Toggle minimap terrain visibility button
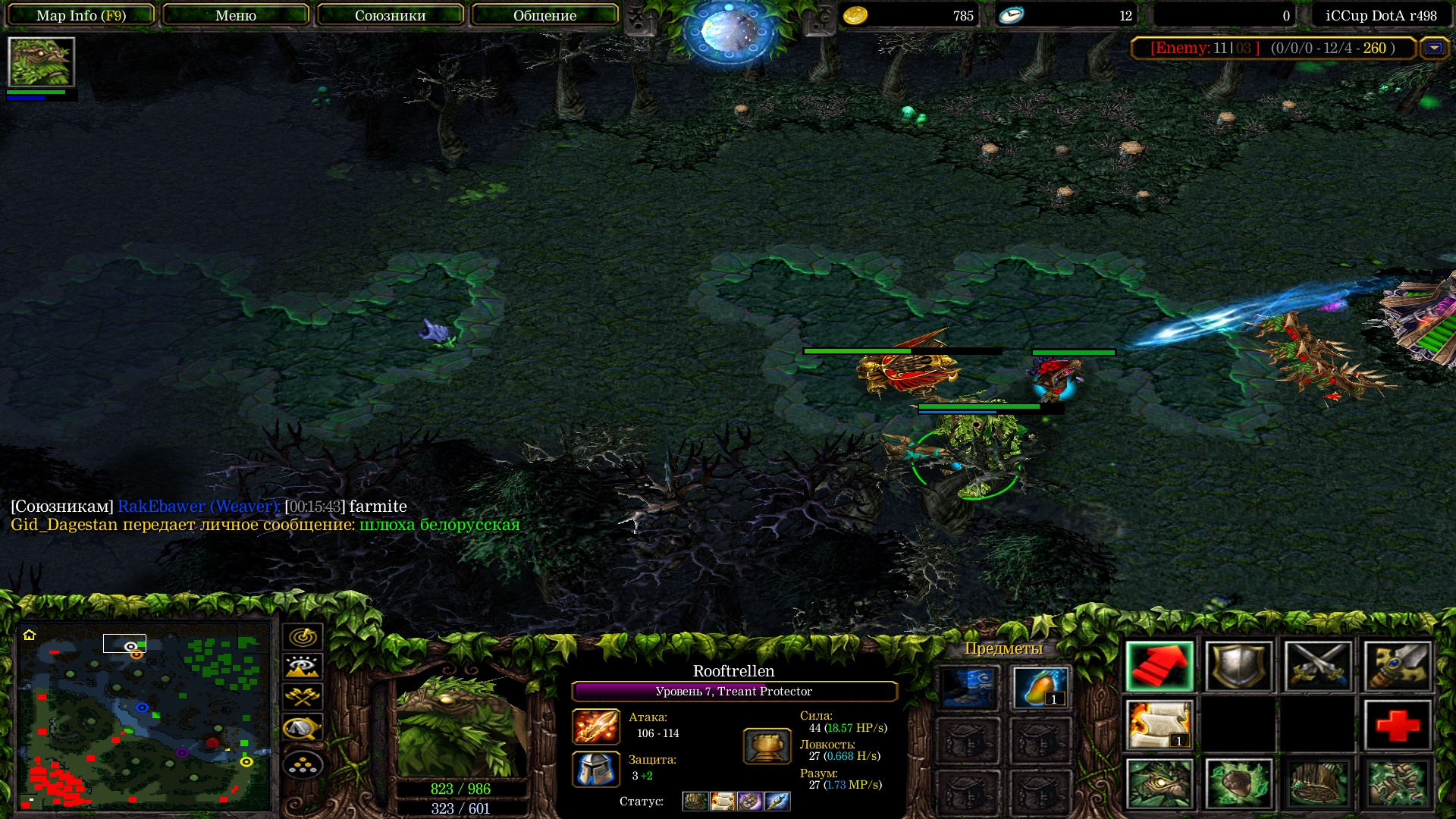The image size is (1456, 819). point(303,667)
